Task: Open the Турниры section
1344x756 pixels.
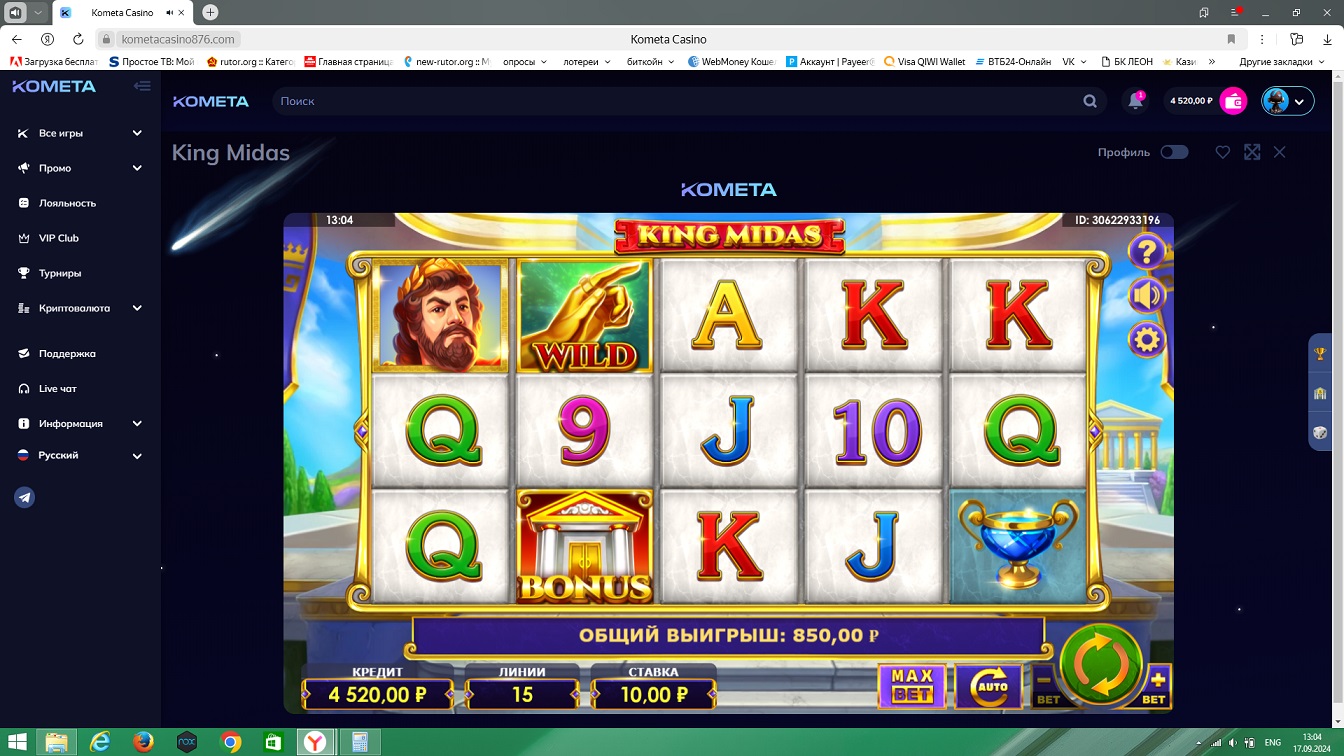Action: click(x=60, y=273)
